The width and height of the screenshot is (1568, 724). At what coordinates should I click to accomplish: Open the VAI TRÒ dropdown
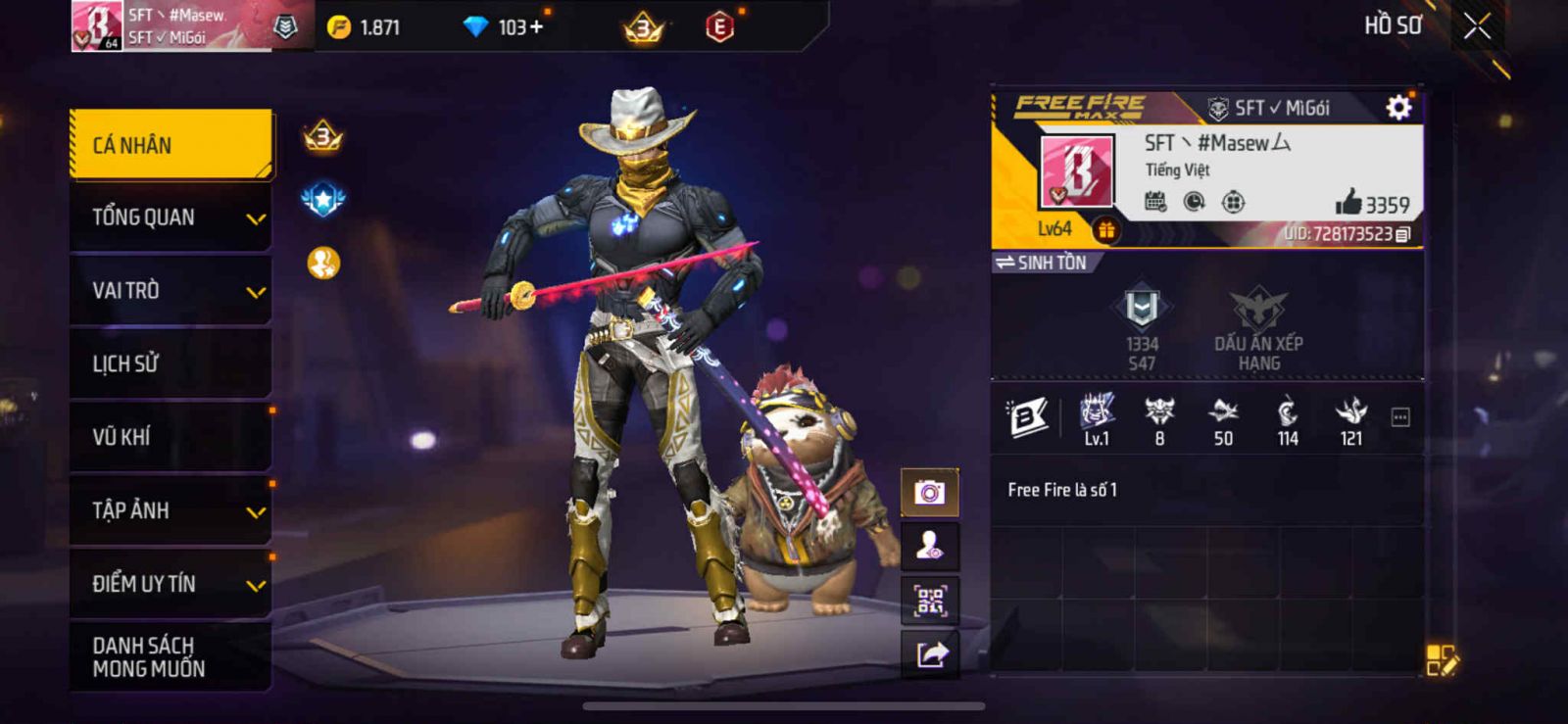tap(171, 291)
